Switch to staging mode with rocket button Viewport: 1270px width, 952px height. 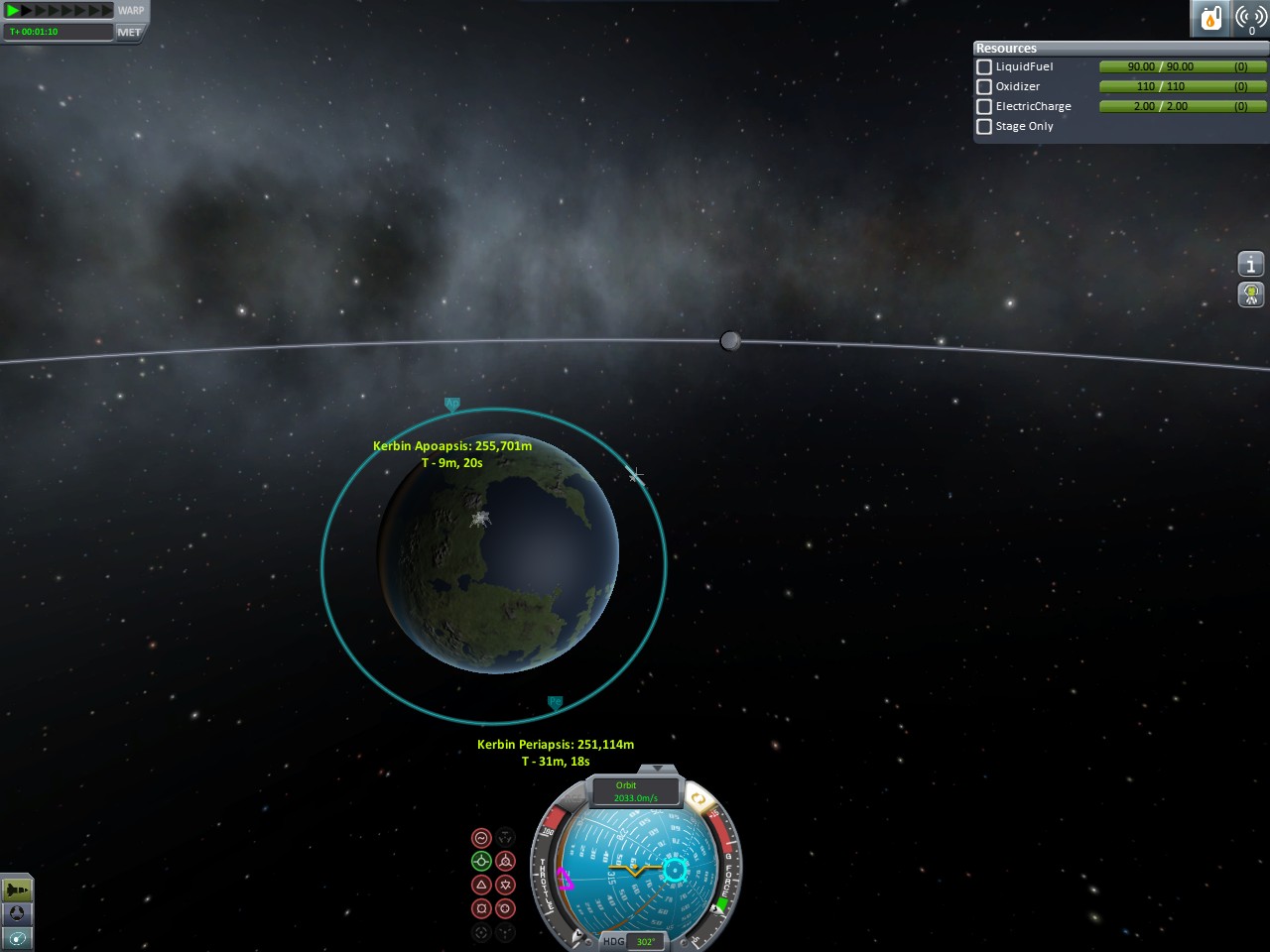click(x=17, y=890)
